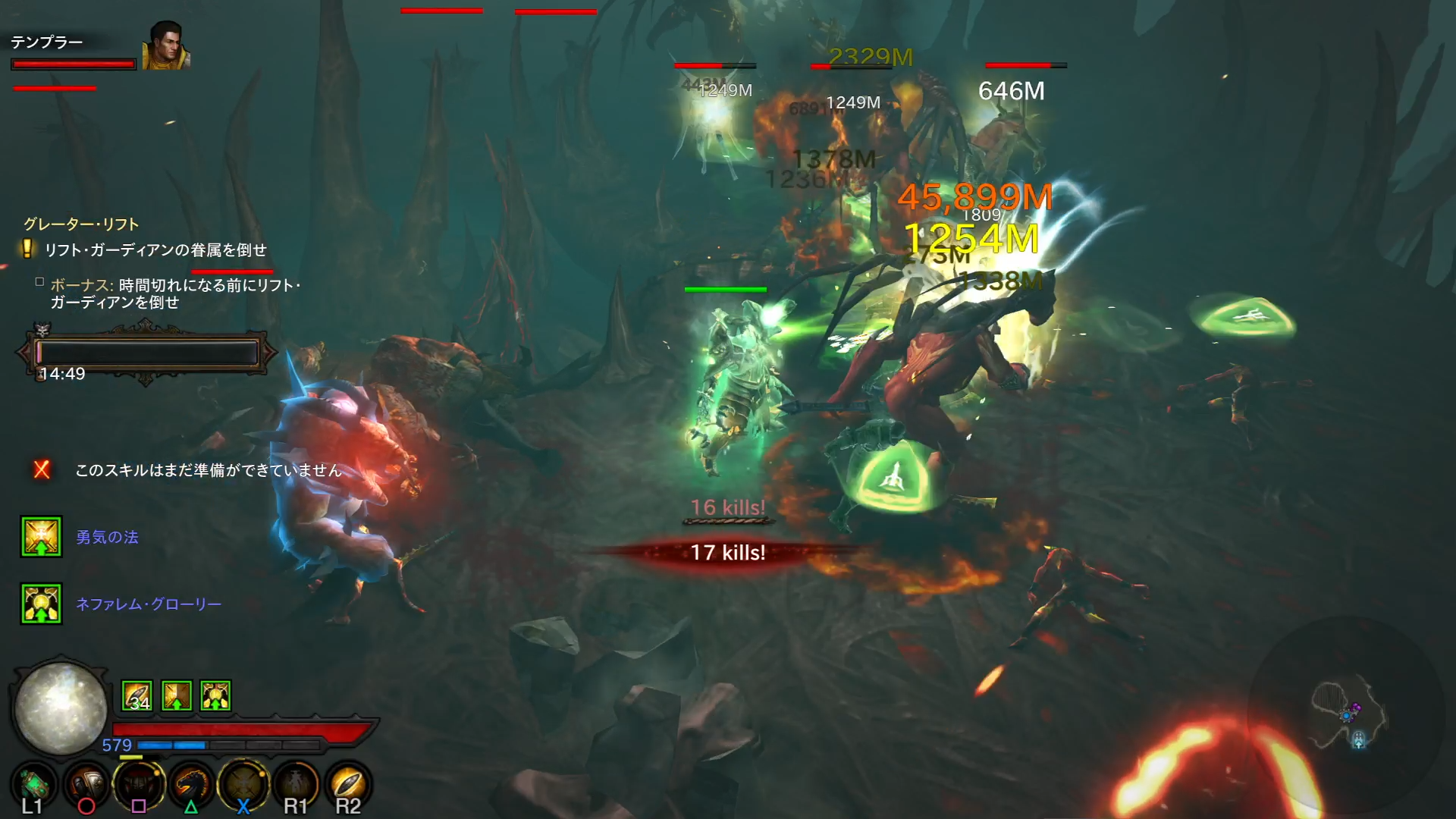Cast the crossed-swords law skill on cooldown
This screenshot has width=1456, height=819.
click(x=243, y=784)
